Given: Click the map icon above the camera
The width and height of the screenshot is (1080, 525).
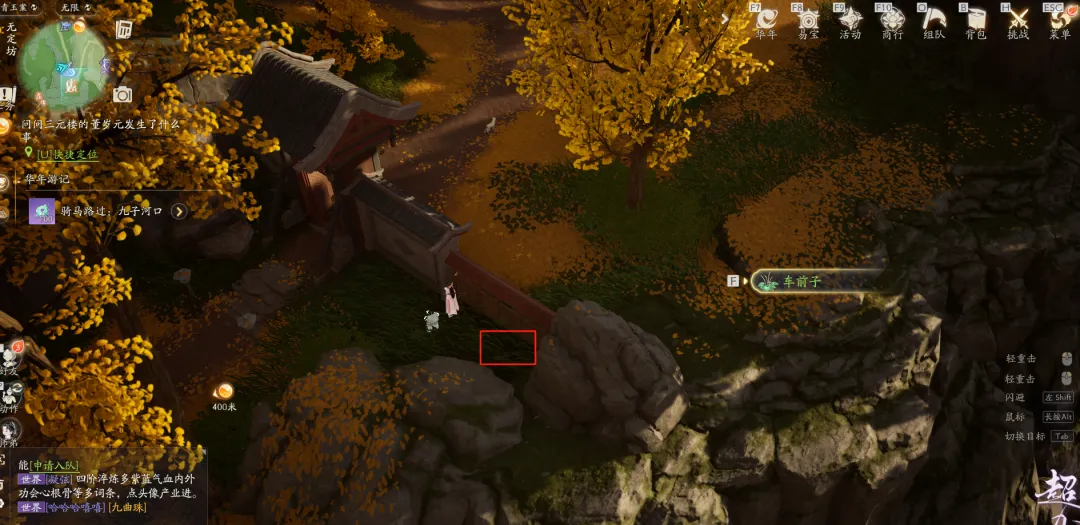Looking at the screenshot, I should click(124, 29).
